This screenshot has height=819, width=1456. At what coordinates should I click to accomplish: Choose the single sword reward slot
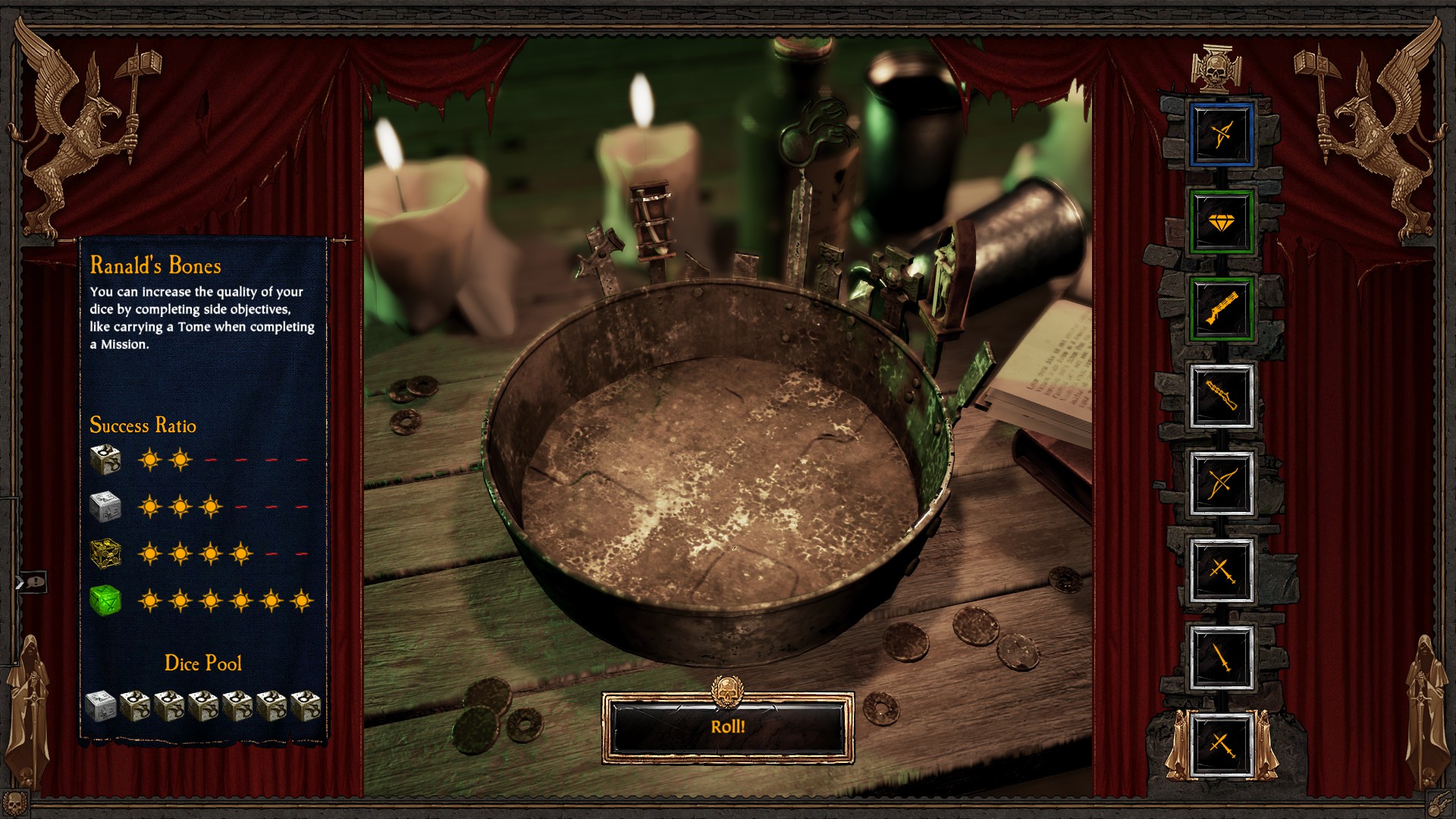1221,657
